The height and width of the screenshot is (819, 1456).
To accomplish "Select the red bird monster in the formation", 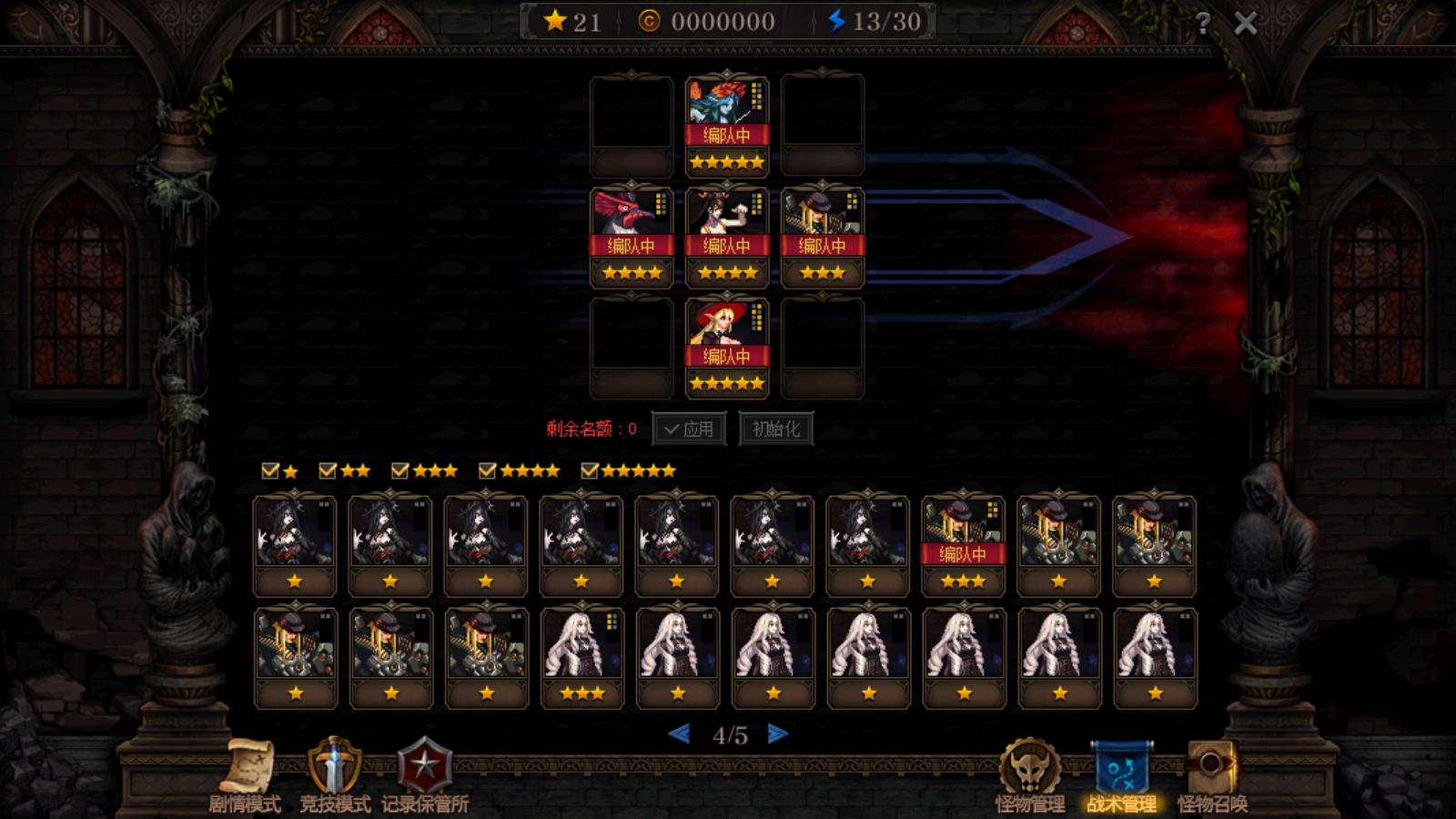I will [632, 237].
